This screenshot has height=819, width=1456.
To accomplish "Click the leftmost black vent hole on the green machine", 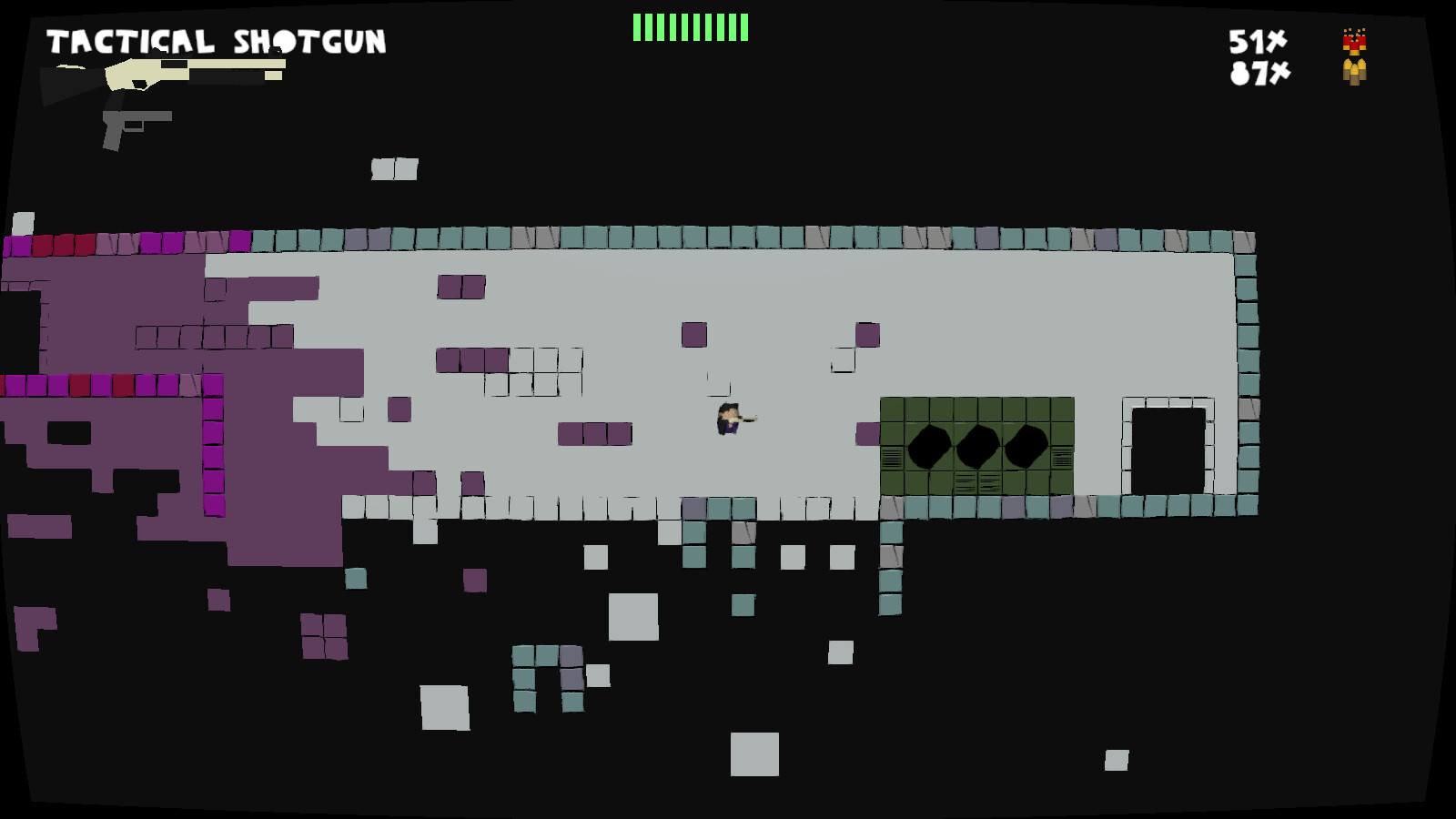I will pyautogui.click(x=930, y=446).
